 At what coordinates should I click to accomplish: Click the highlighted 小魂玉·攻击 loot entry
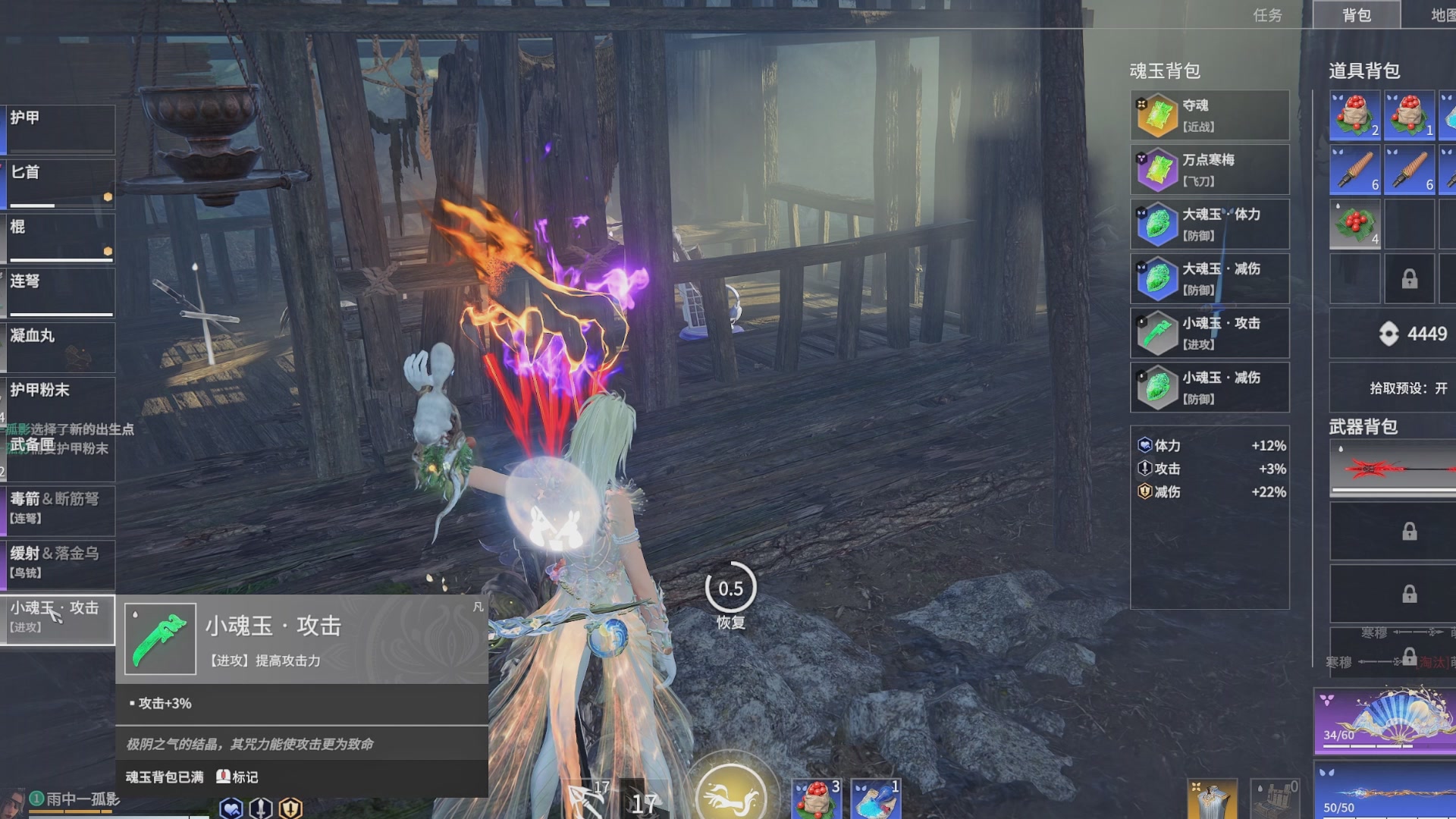[58, 618]
